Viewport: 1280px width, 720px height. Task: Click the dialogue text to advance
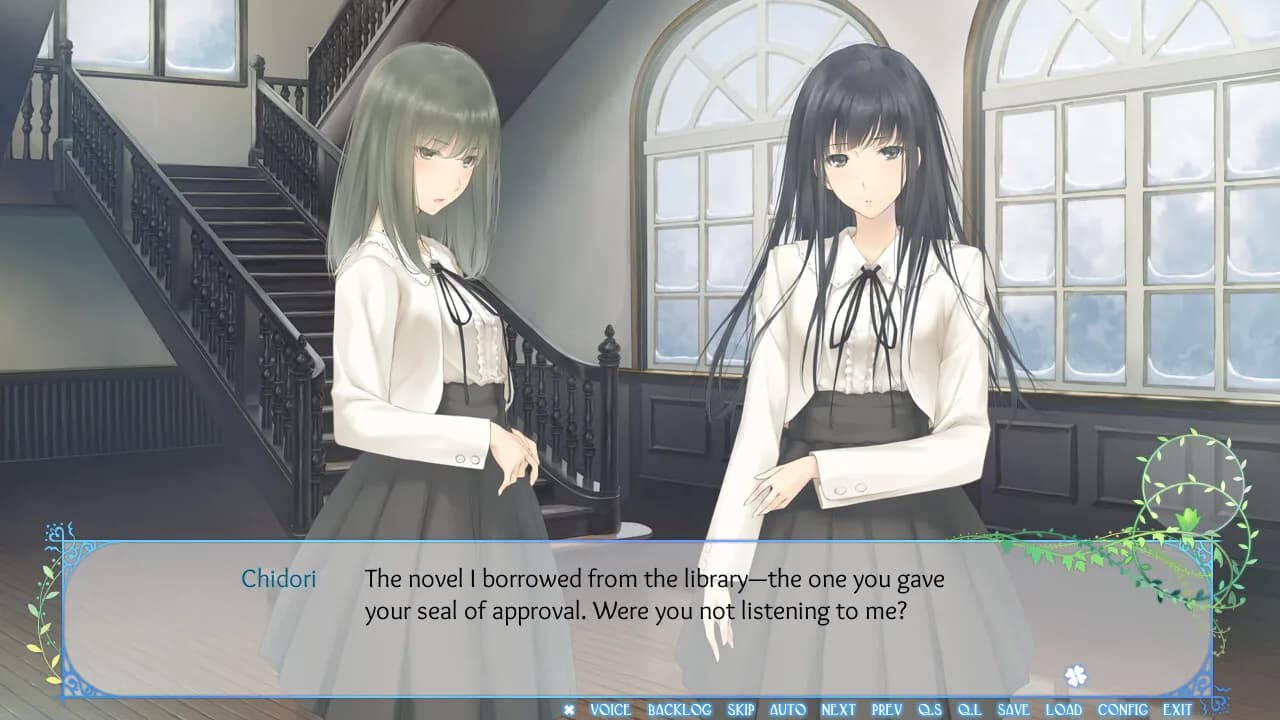pos(655,593)
